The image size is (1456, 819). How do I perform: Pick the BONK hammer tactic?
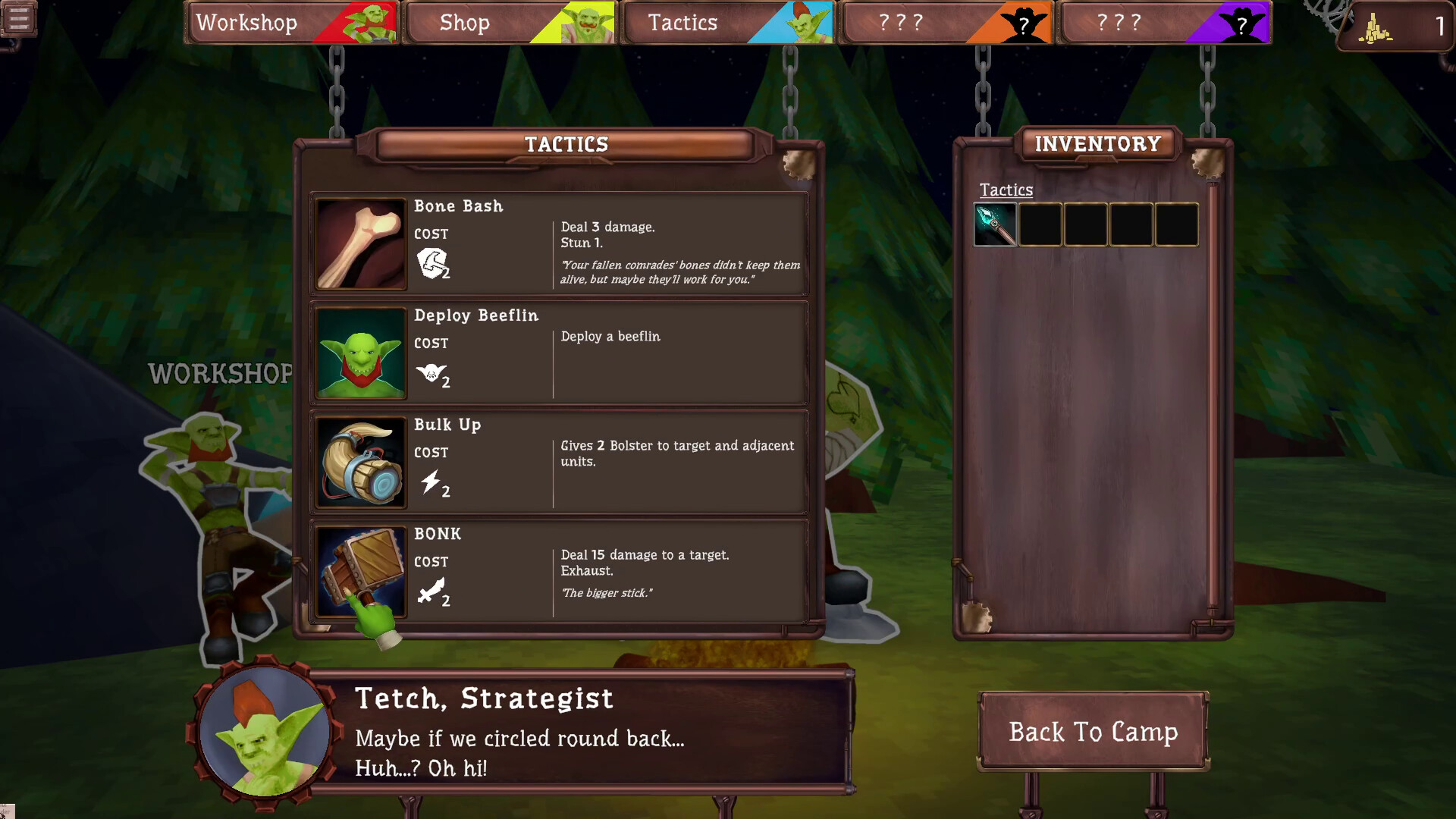point(559,571)
